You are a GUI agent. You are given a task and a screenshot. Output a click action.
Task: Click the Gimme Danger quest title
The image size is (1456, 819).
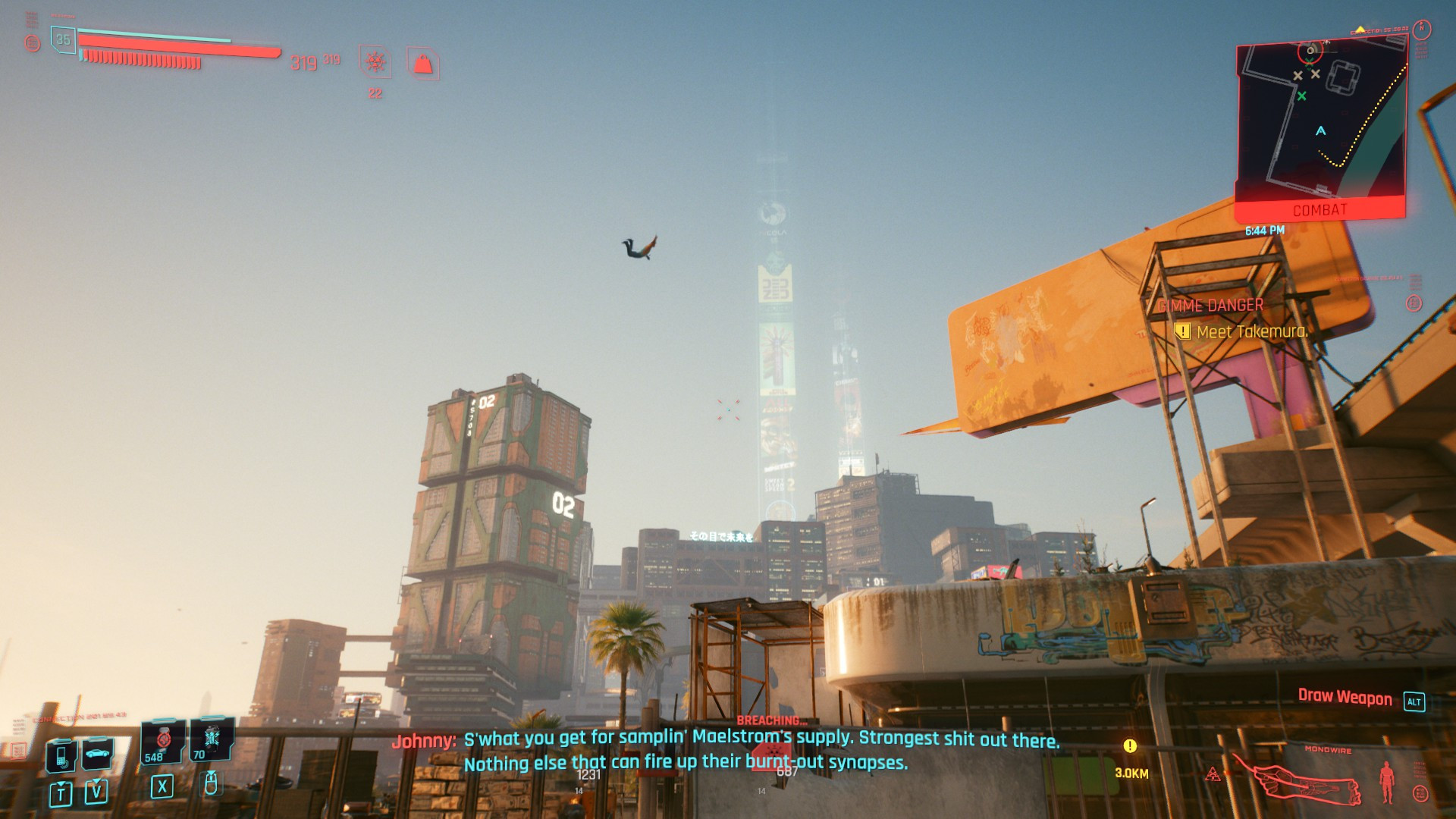pos(1211,306)
